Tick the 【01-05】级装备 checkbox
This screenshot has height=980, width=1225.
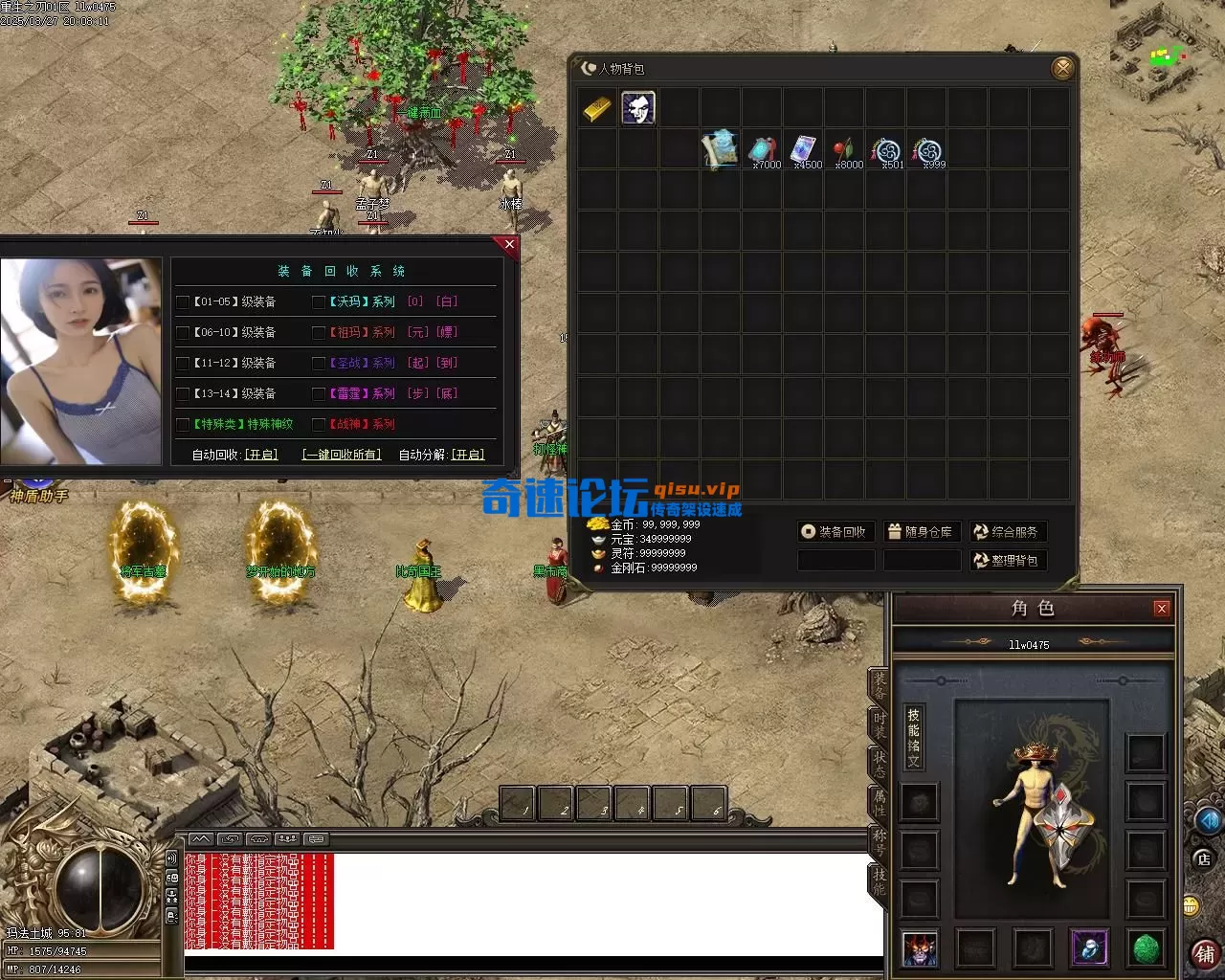click(x=183, y=302)
